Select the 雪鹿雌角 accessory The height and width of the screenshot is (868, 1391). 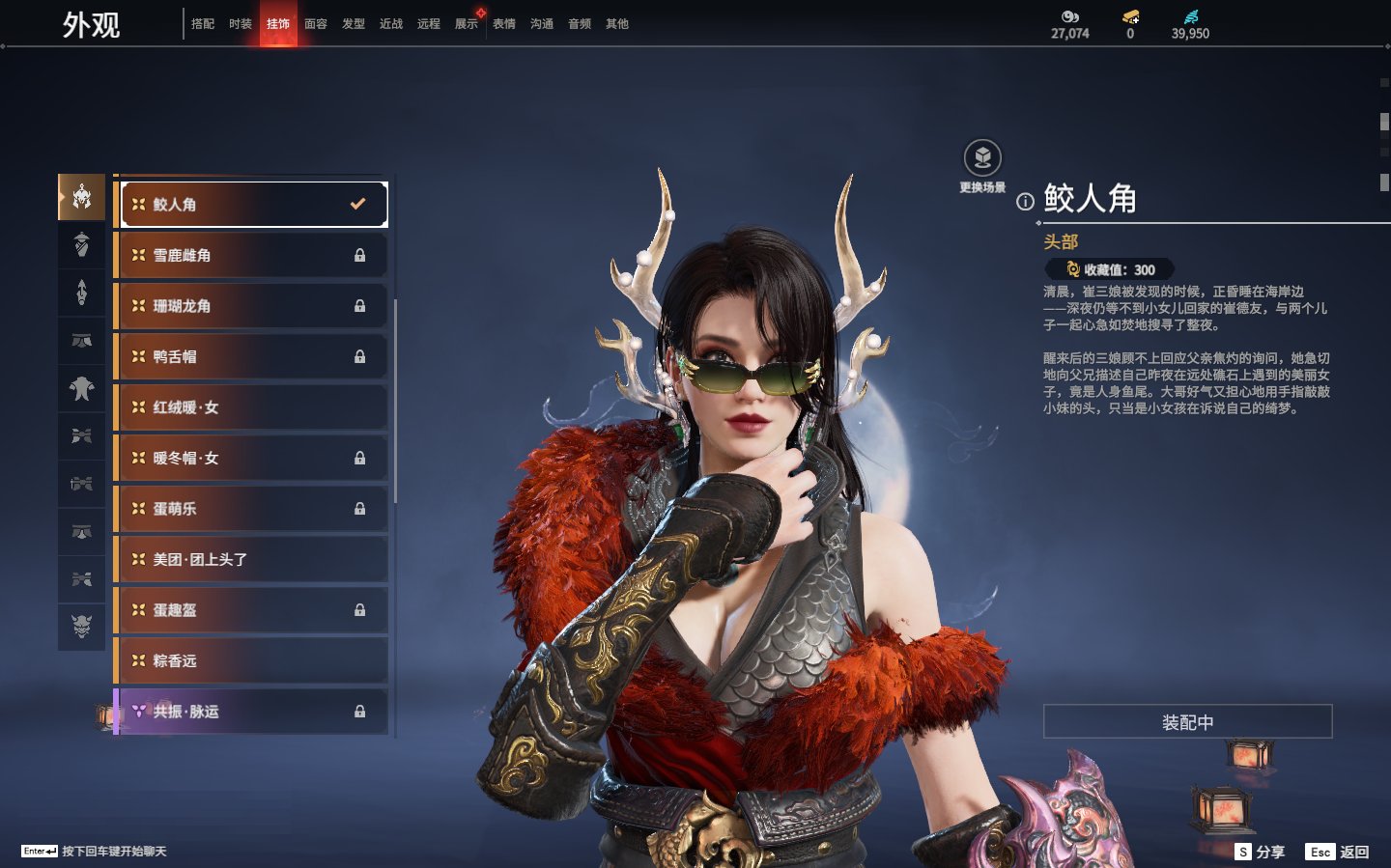(x=251, y=256)
